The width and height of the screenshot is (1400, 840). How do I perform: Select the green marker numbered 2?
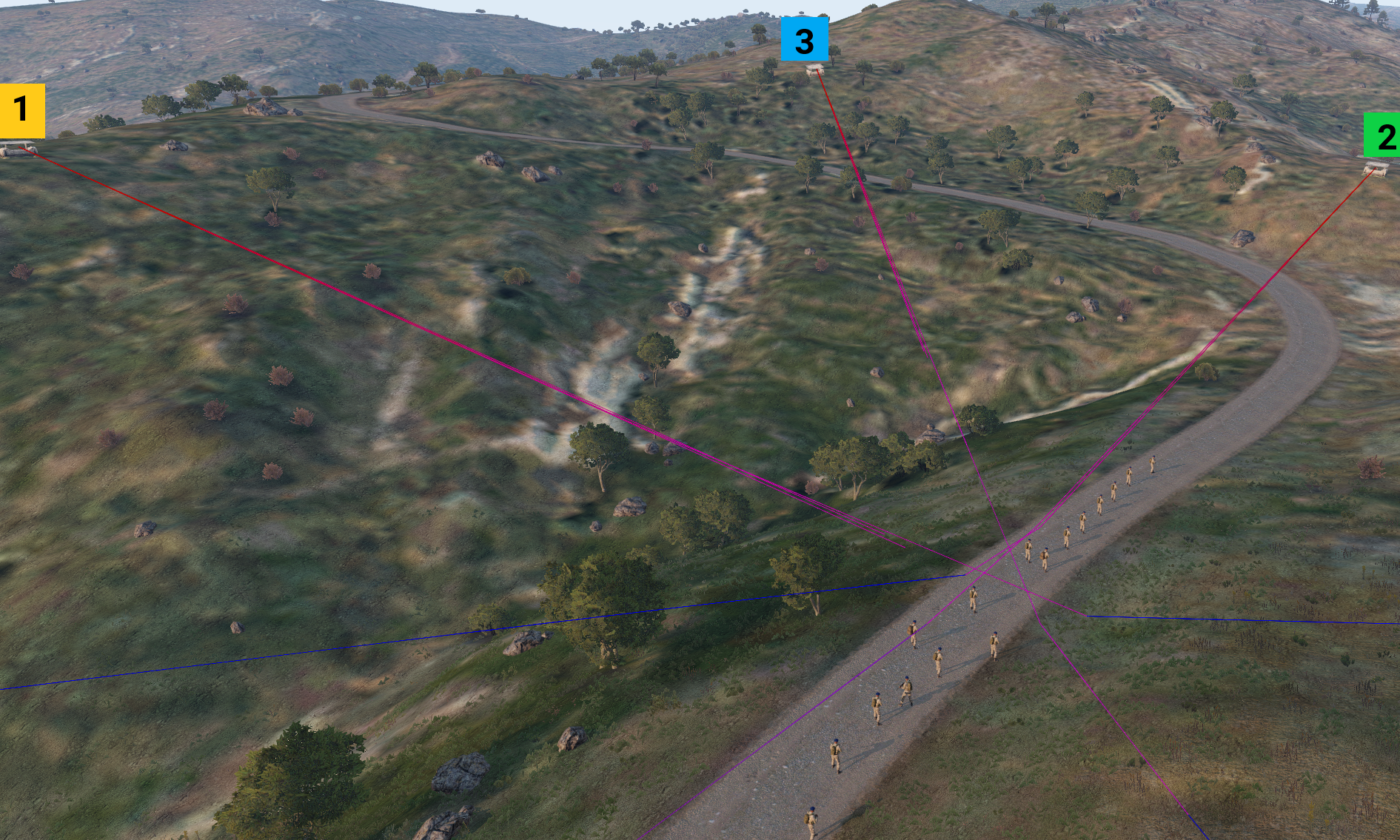point(1382,135)
